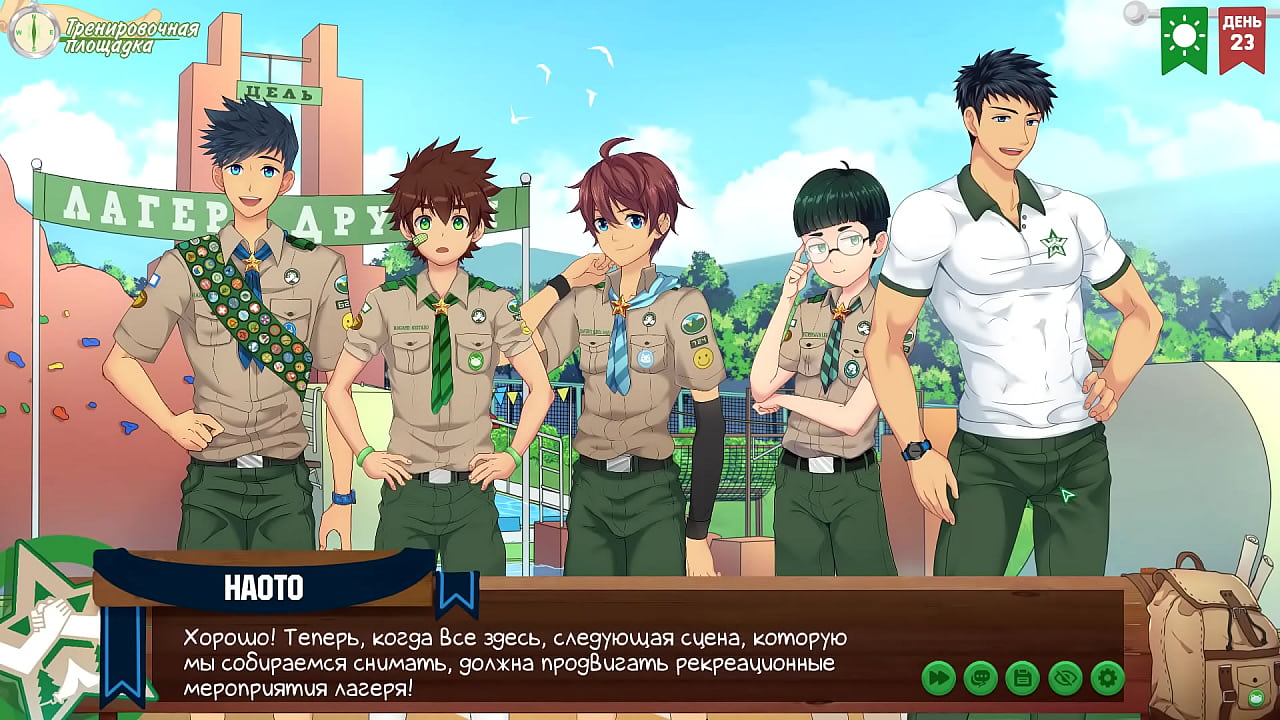The height and width of the screenshot is (720, 1280).
Task: Open dialogue history via the chat bubble icon
Action: point(981,676)
